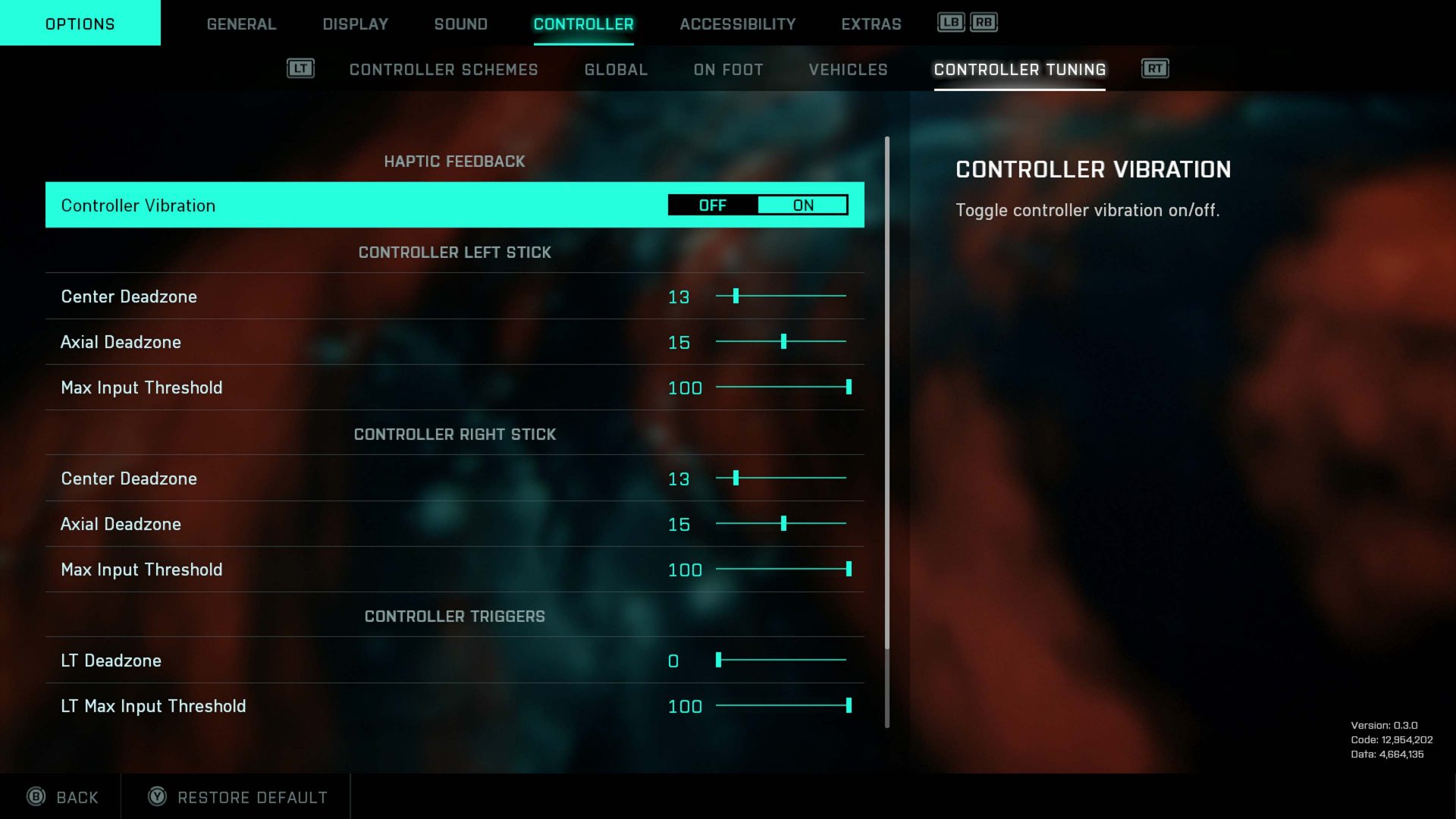1456x819 pixels.
Task: Set Controller Vibration to OFF
Action: (x=711, y=205)
